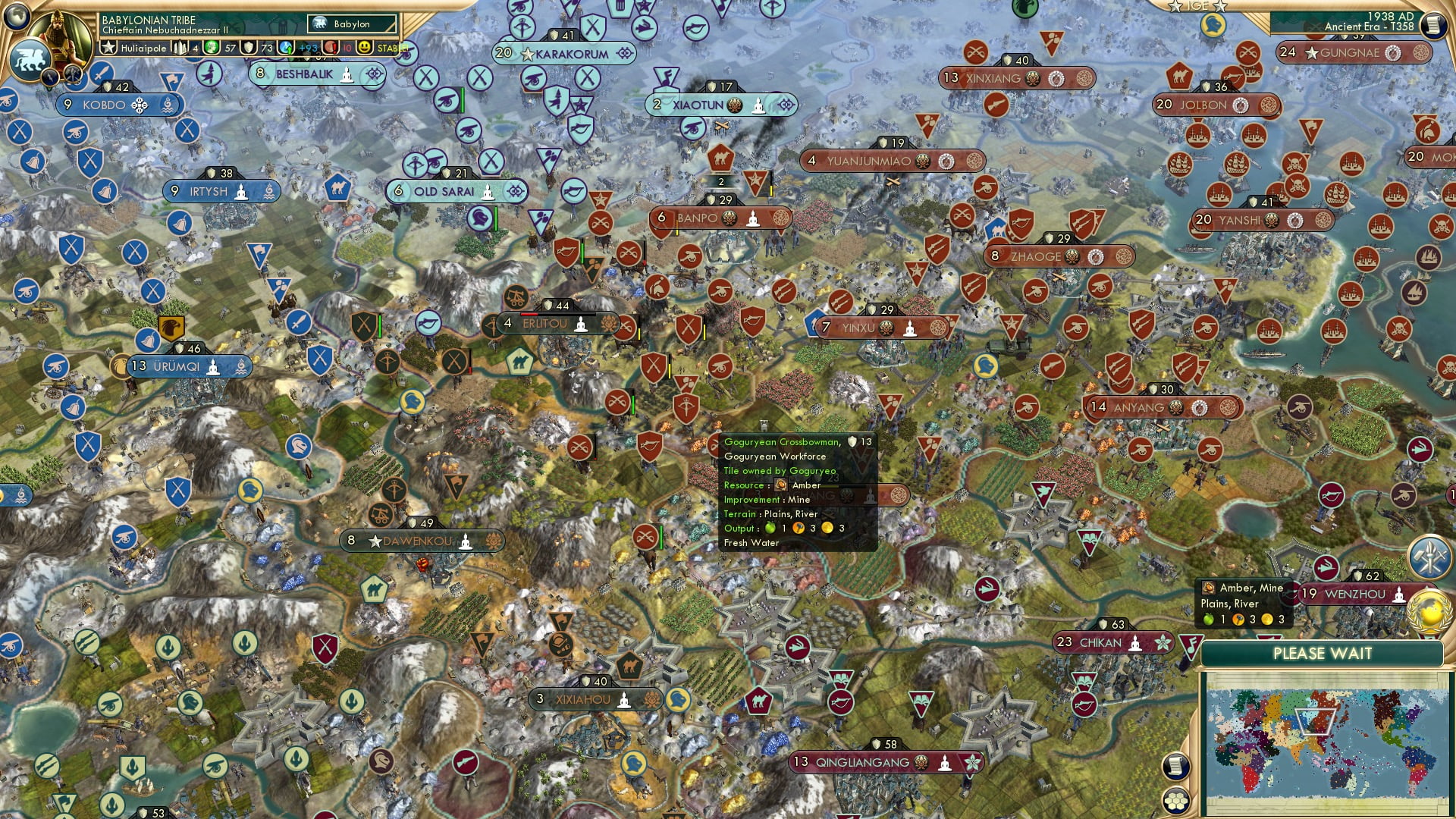Click the PLEASE WAIT turn button

click(x=1322, y=654)
